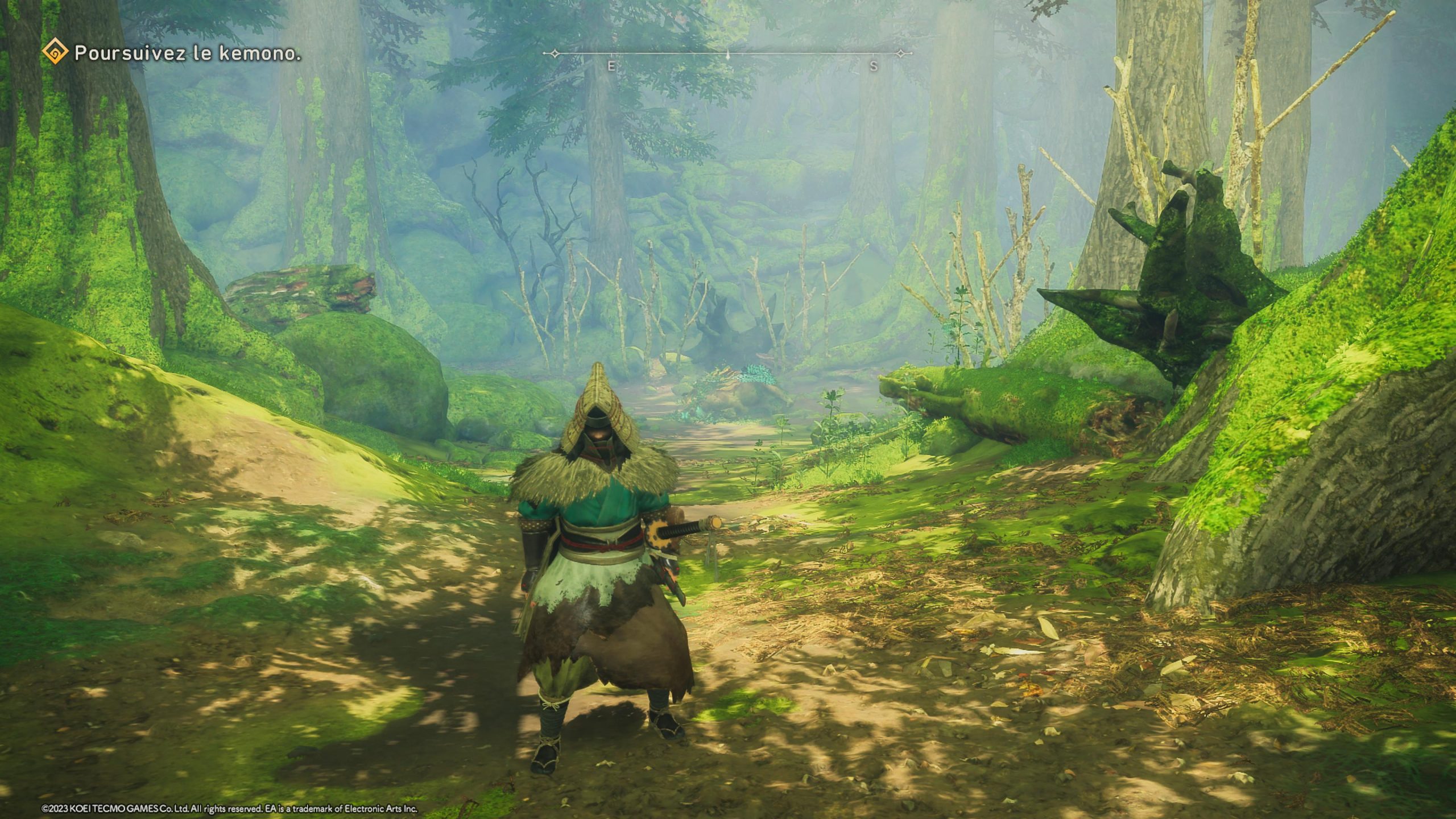Screen dimensions: 1456x819
Task: Select the "Poursuivez le kemono" objective tracker
Action: 188,54
